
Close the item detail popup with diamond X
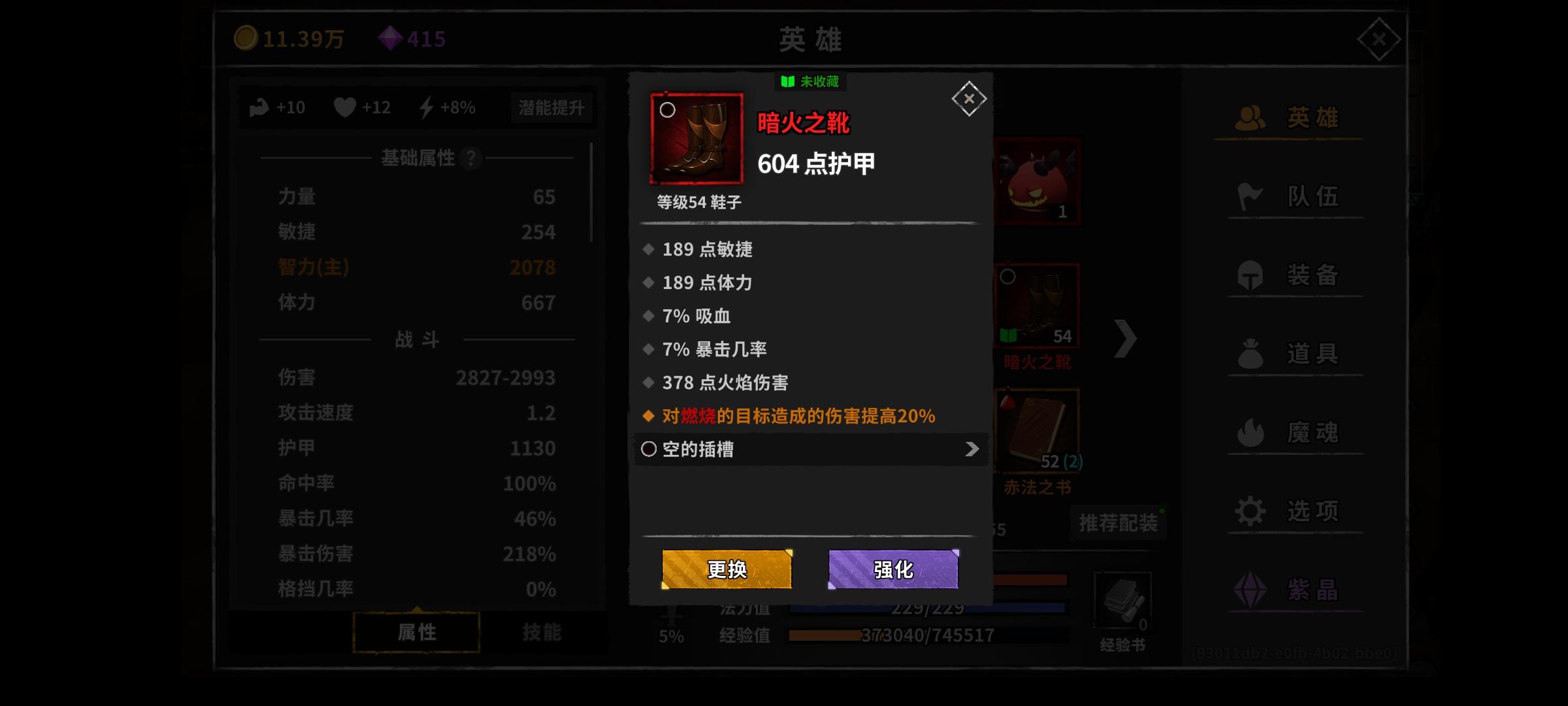point(968,98)
